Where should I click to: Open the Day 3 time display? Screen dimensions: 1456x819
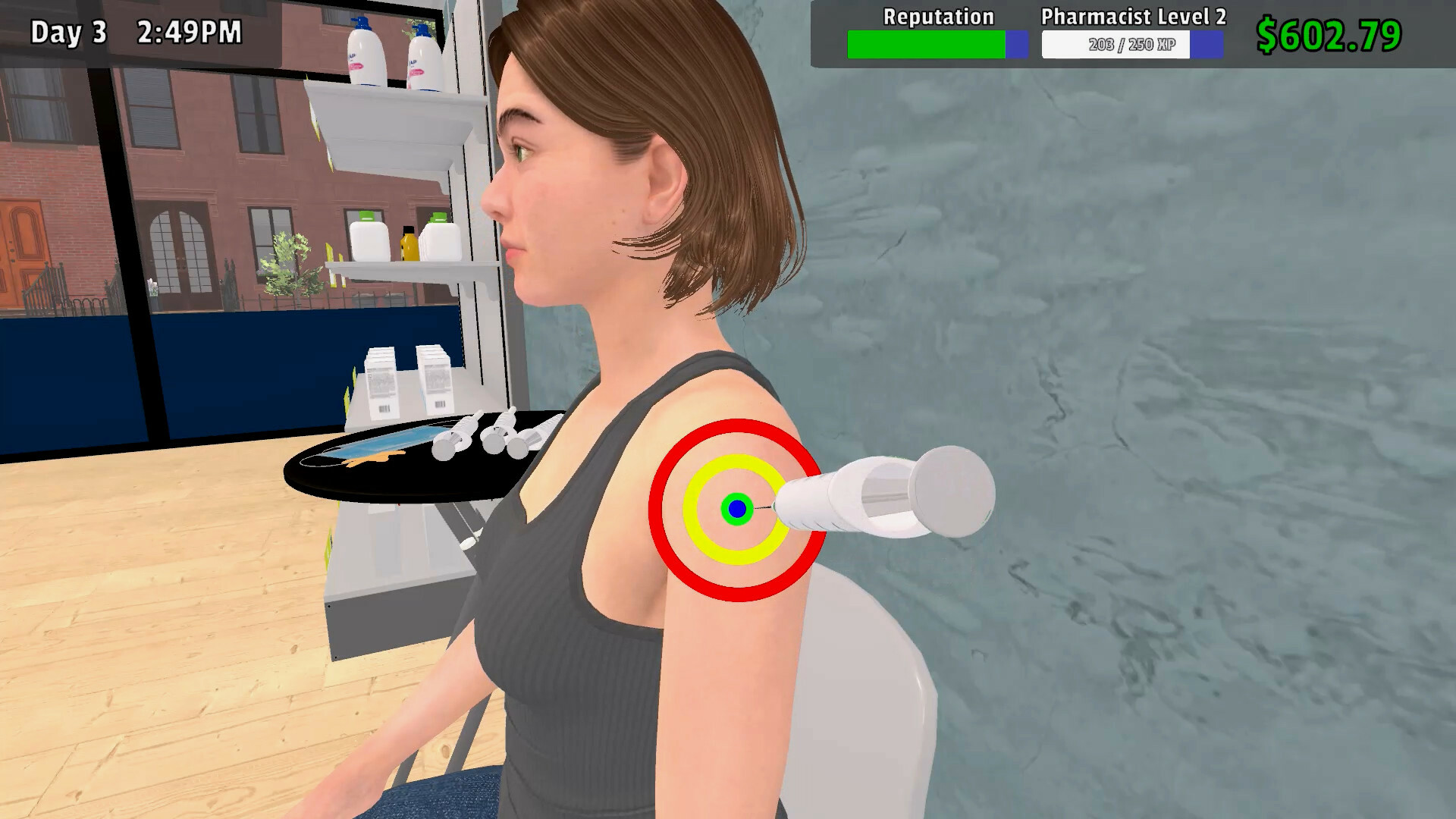135,32
